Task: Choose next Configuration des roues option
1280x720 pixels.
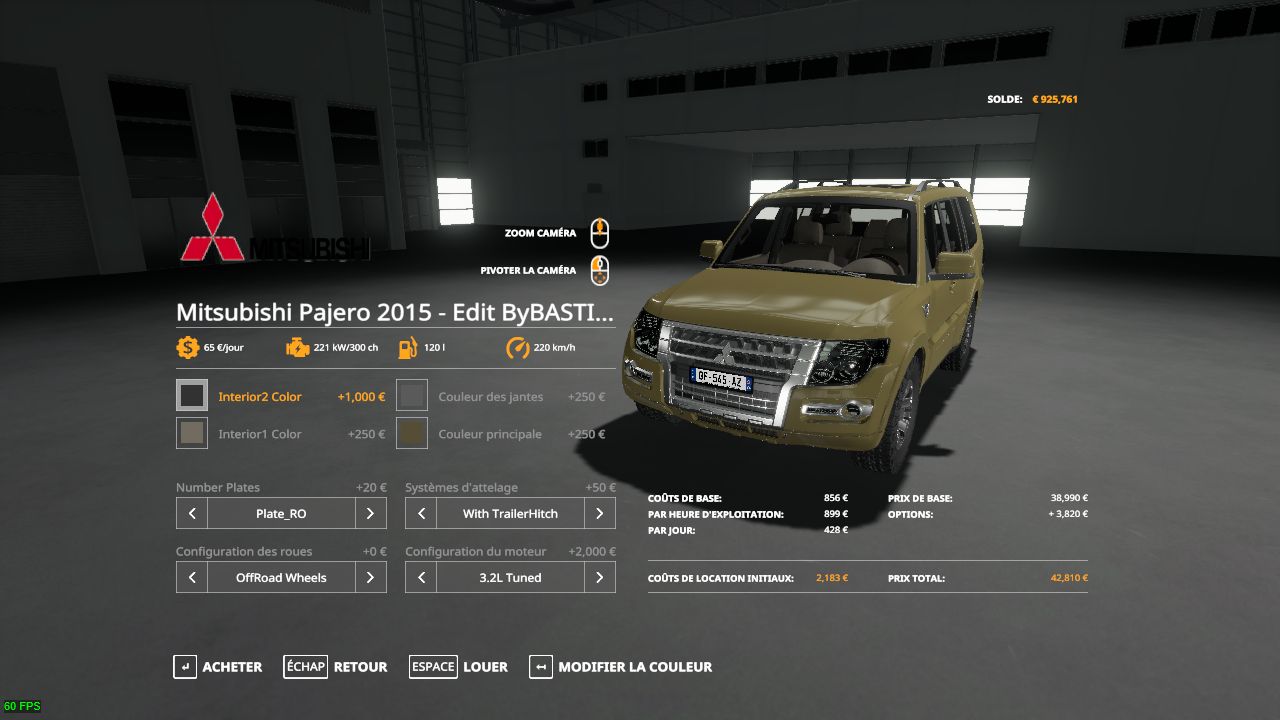Action: (370, 578)
